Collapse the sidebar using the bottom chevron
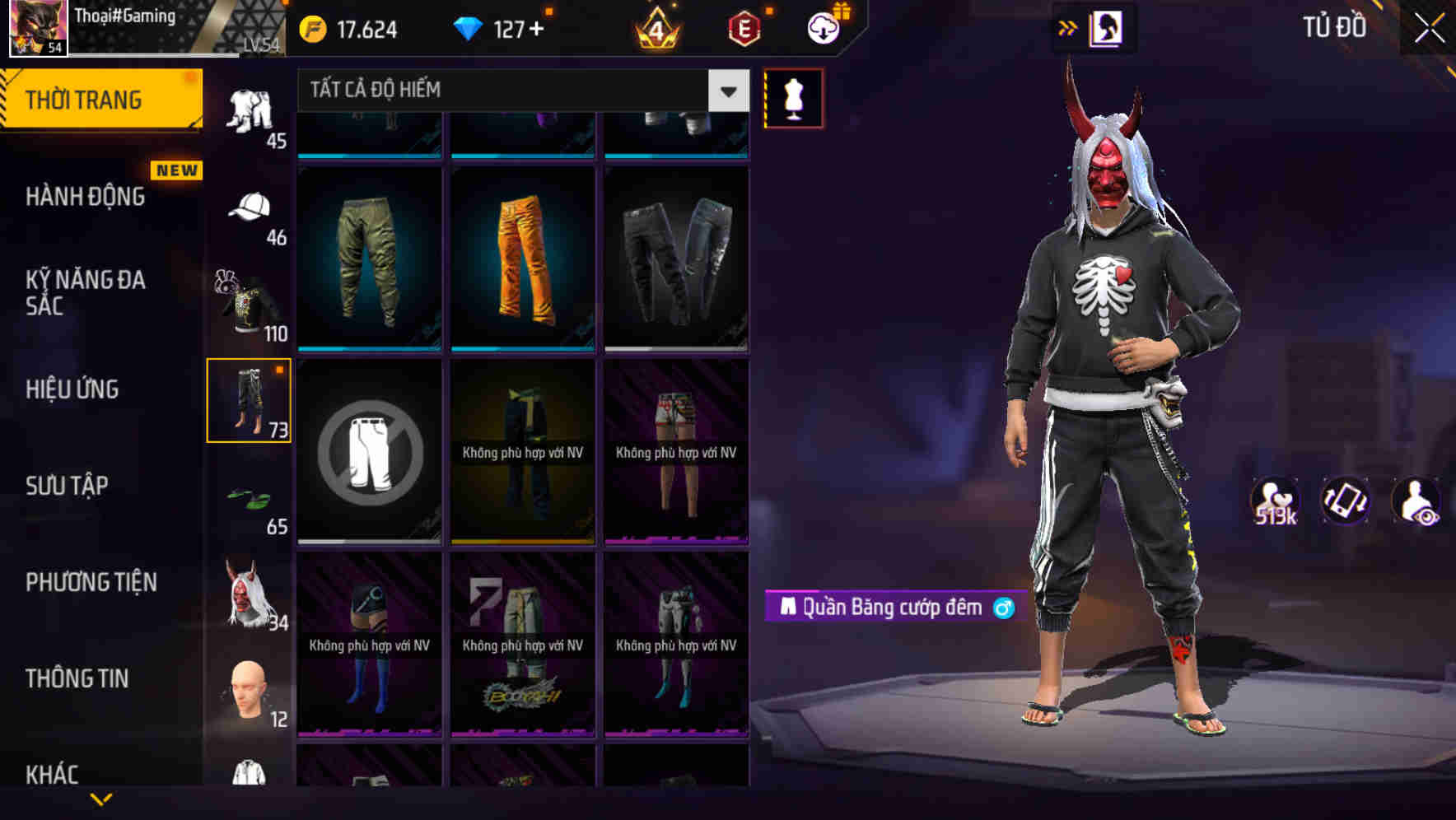This screenshot has height=820, width=1456. tap(100, 799)
